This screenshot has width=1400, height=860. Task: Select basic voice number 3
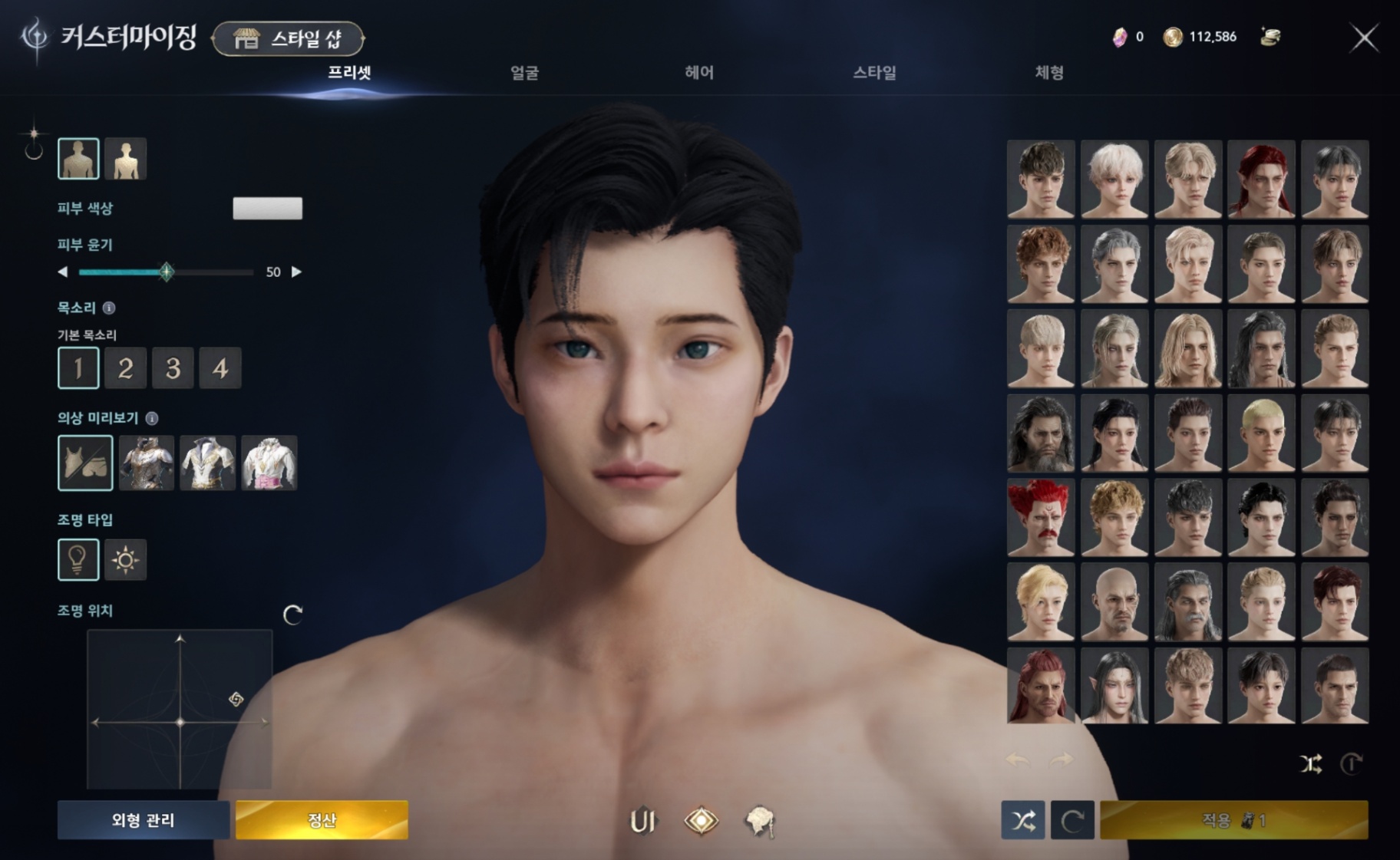[x=173, y=368]
